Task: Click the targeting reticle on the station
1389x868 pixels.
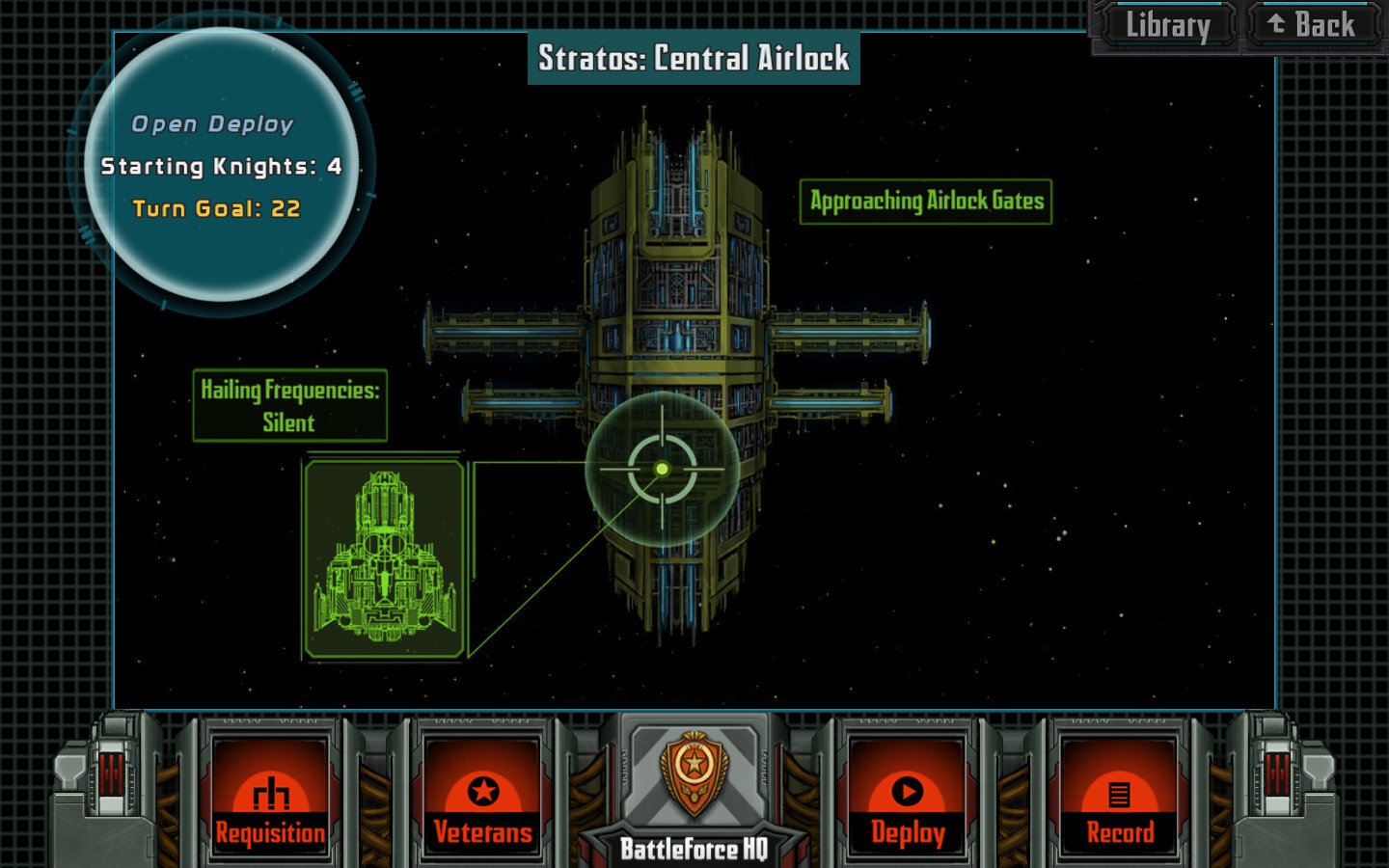Action: [662, 469]
